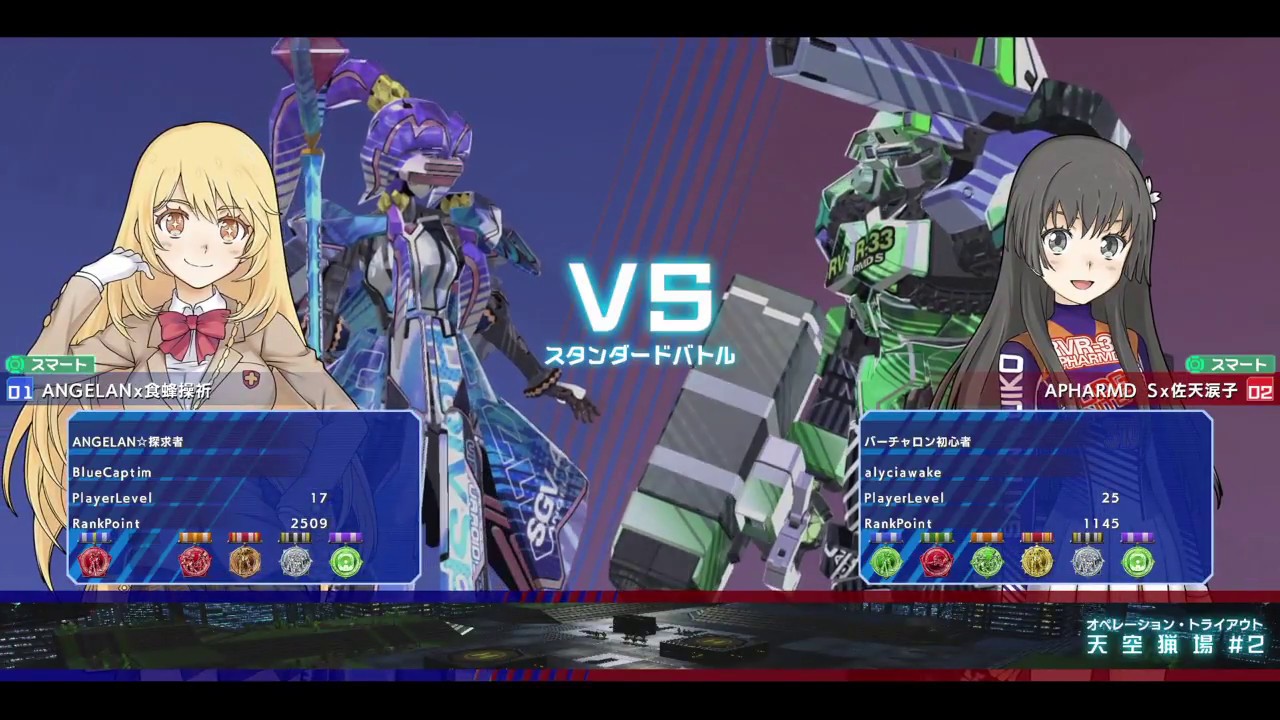Open the D2 player slot indicator
The height and width of the screenshot is (720, 1280).
1261,392
